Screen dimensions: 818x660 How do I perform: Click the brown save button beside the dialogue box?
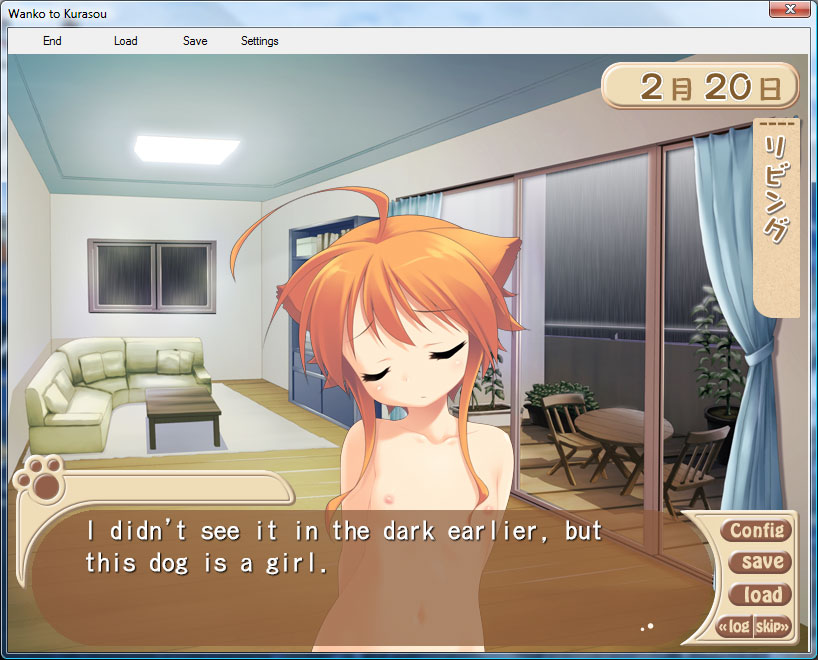[762, 562]
